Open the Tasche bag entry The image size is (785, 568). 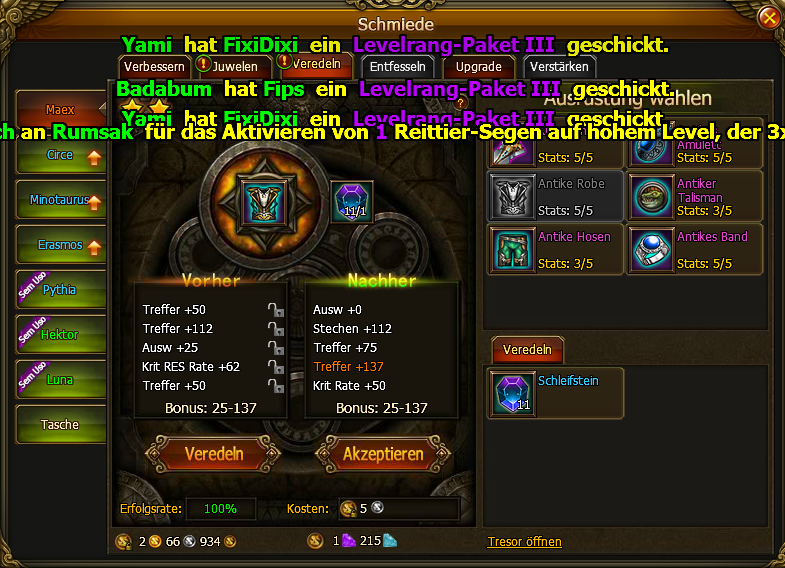[60, 425]
